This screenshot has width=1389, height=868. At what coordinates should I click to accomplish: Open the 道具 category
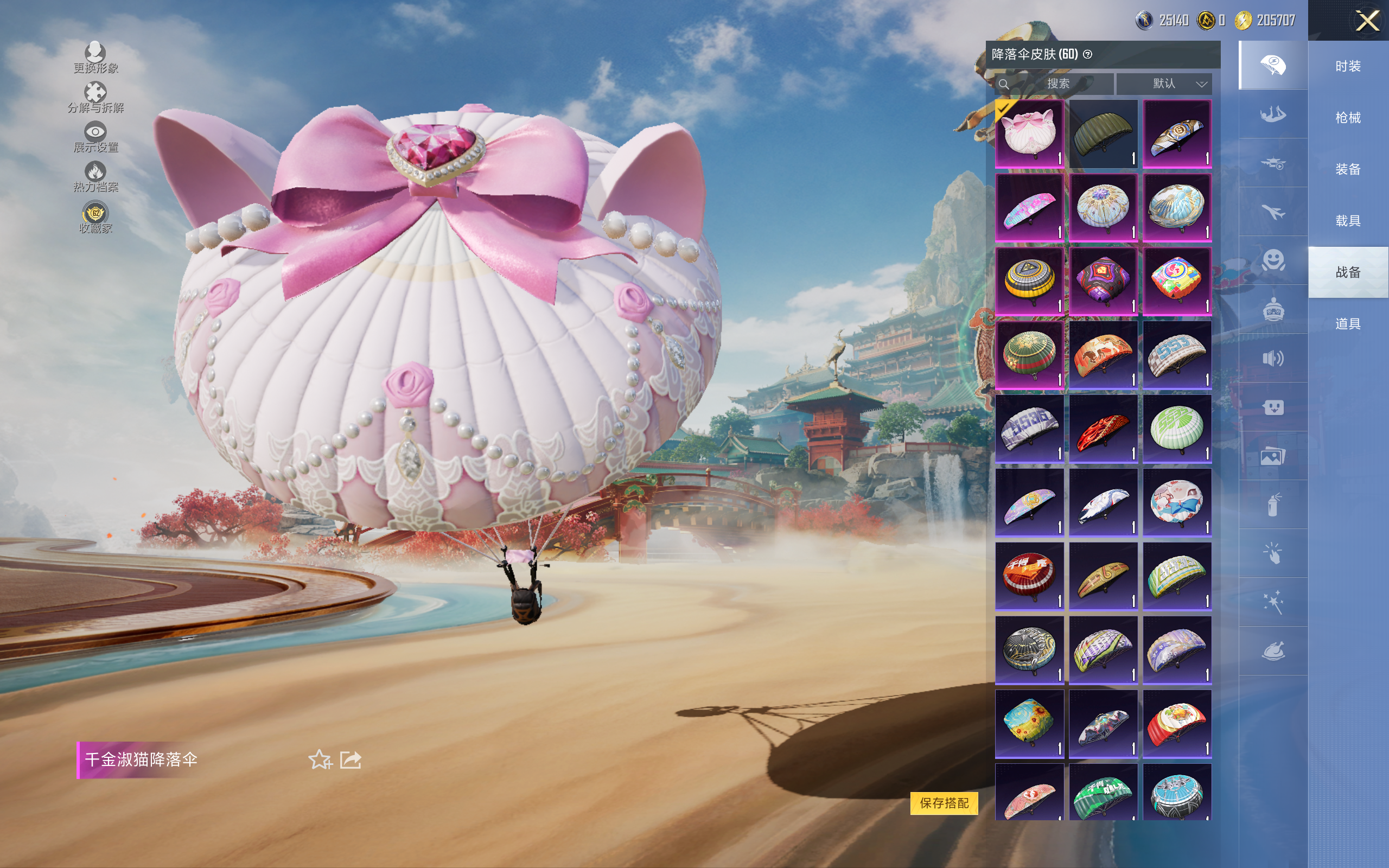[x=1348, y=324]
